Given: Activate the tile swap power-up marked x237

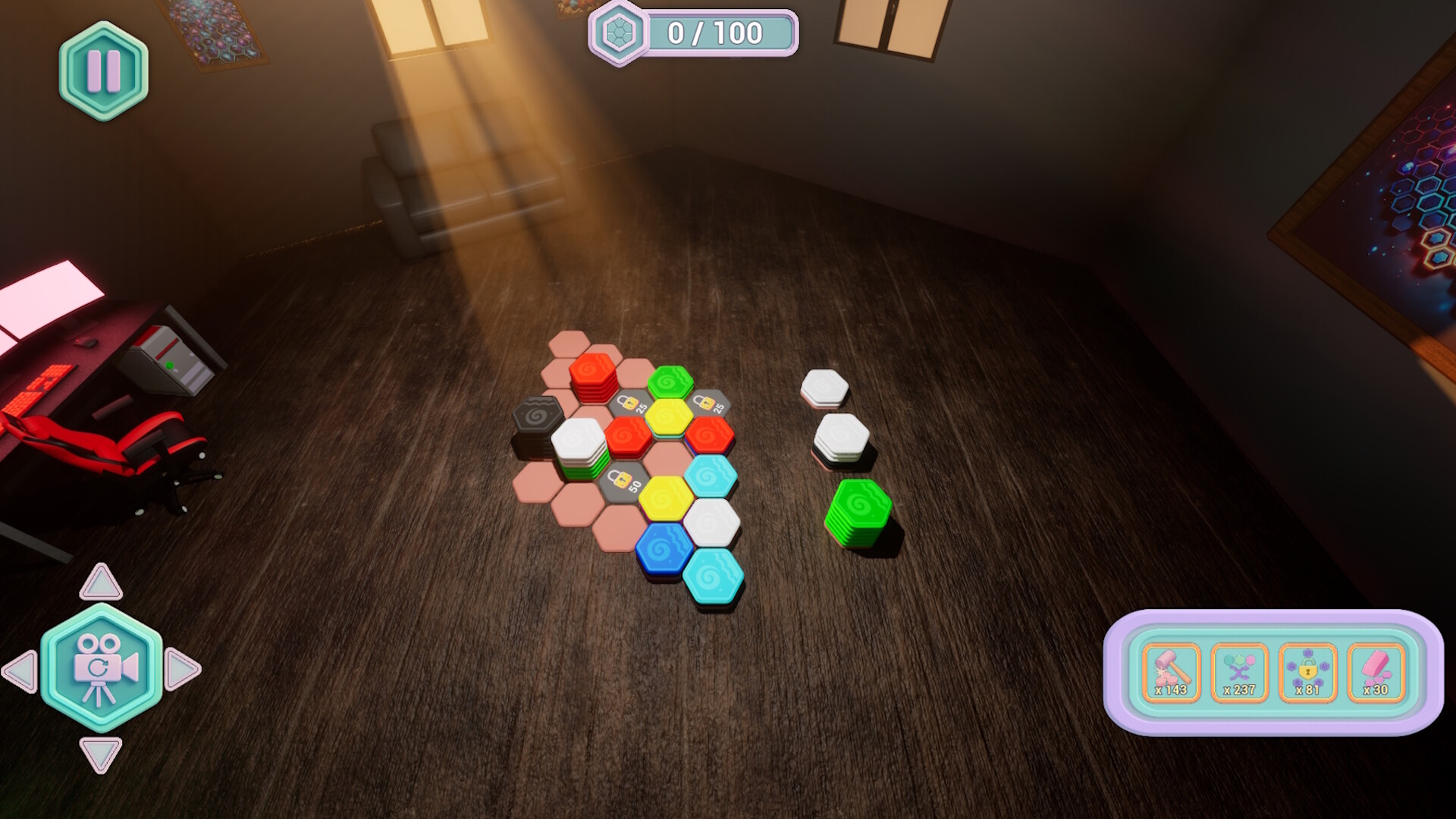Looking at the screenshot, I should [1239, 673].
